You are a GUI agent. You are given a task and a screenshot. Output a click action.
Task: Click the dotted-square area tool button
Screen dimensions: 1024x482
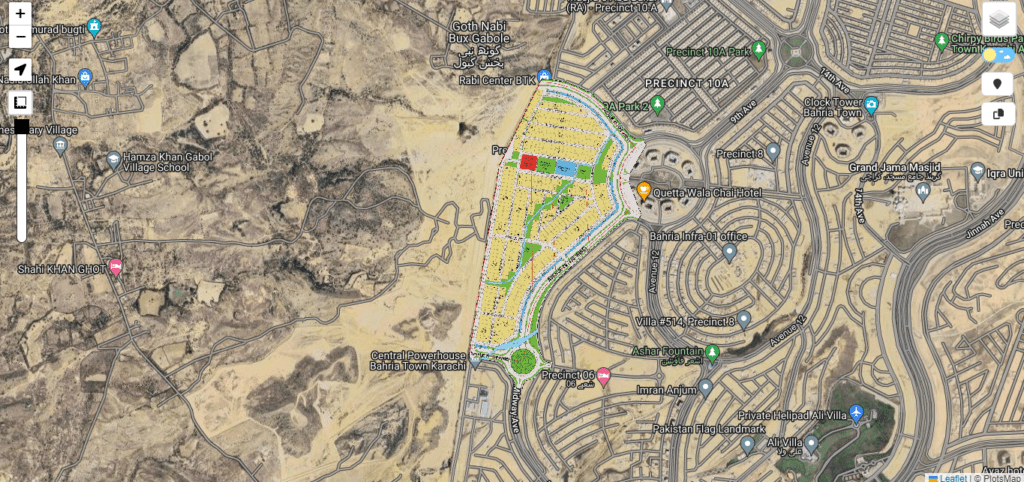point(20,102)
